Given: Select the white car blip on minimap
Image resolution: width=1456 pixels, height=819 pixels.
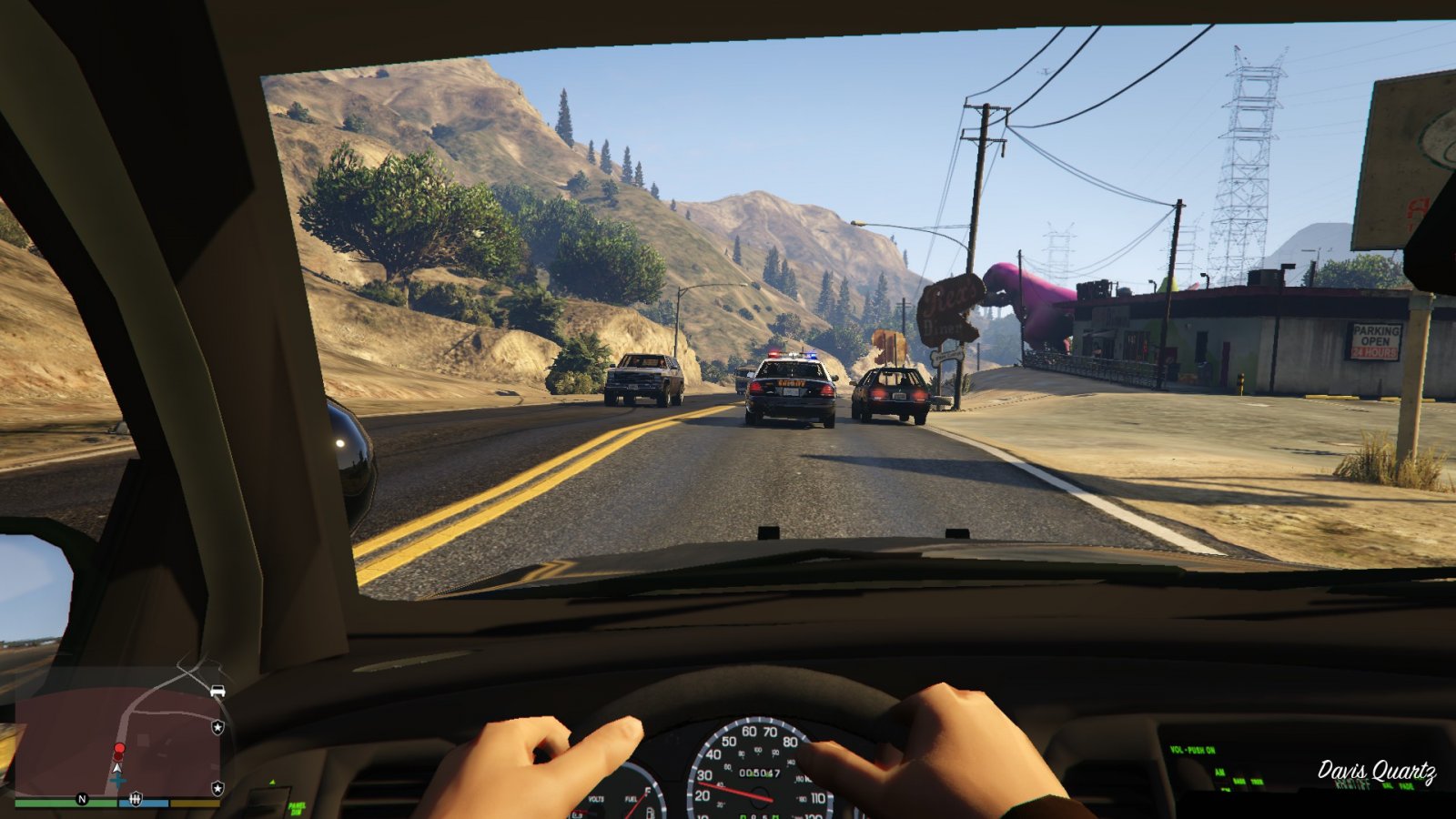Looking at the screenshot, I should coord(217,692).
